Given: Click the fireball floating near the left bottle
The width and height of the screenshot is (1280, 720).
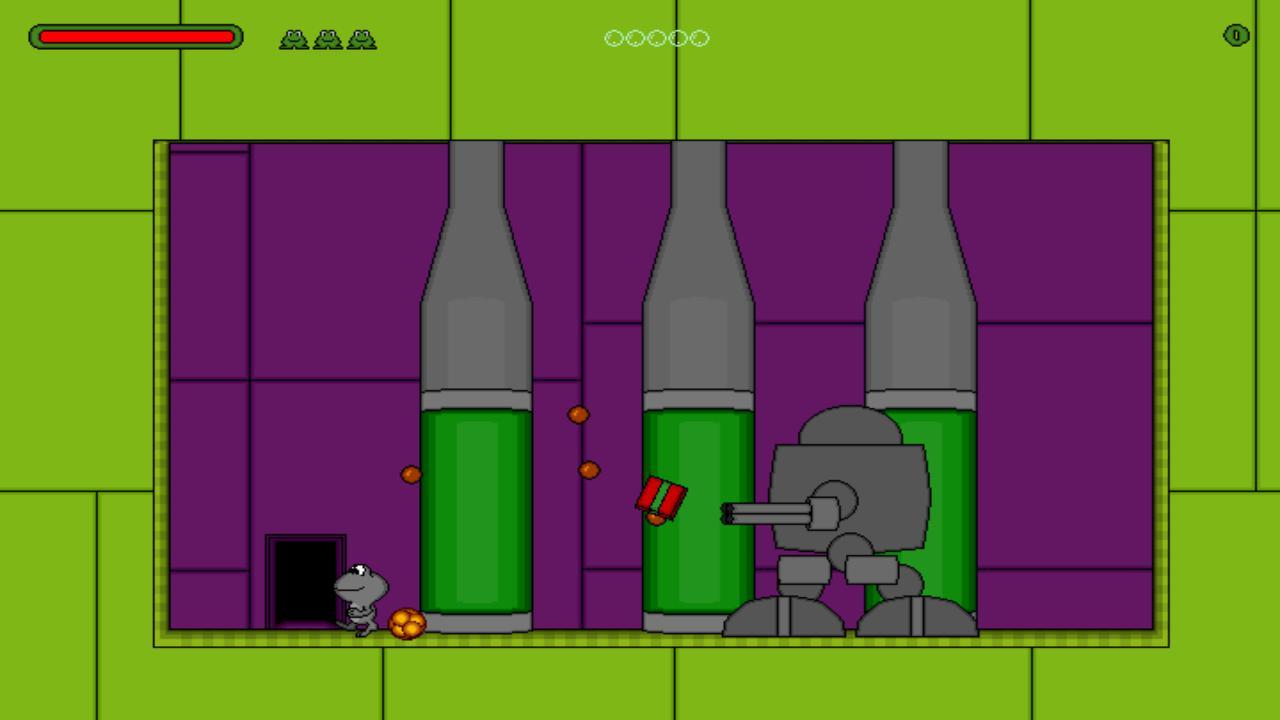Looking at the screenshot, I should [411, 473].
